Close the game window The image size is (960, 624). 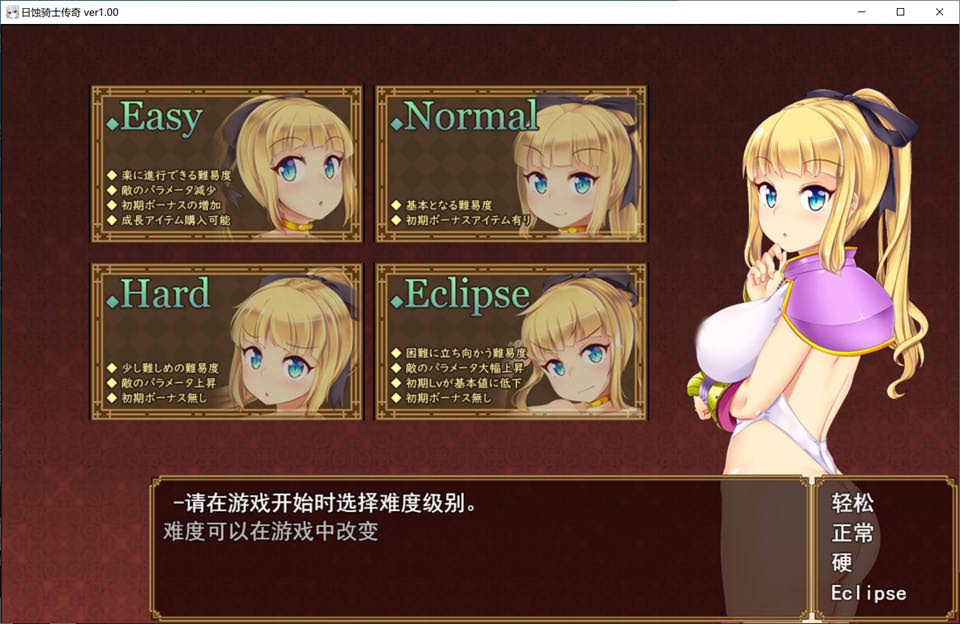(x=937, y=12)
